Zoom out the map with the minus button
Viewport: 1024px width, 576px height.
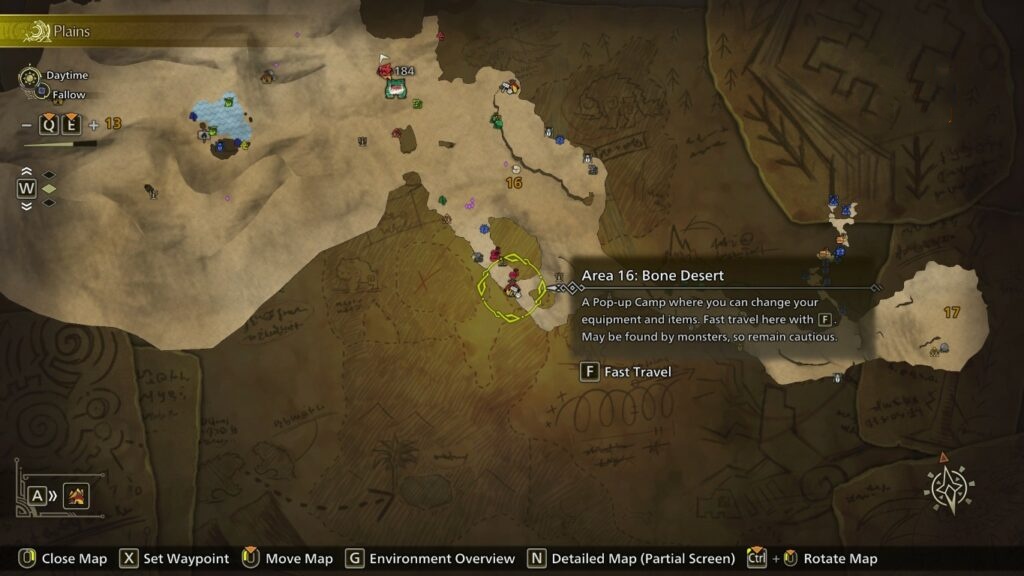click(26, 125)
